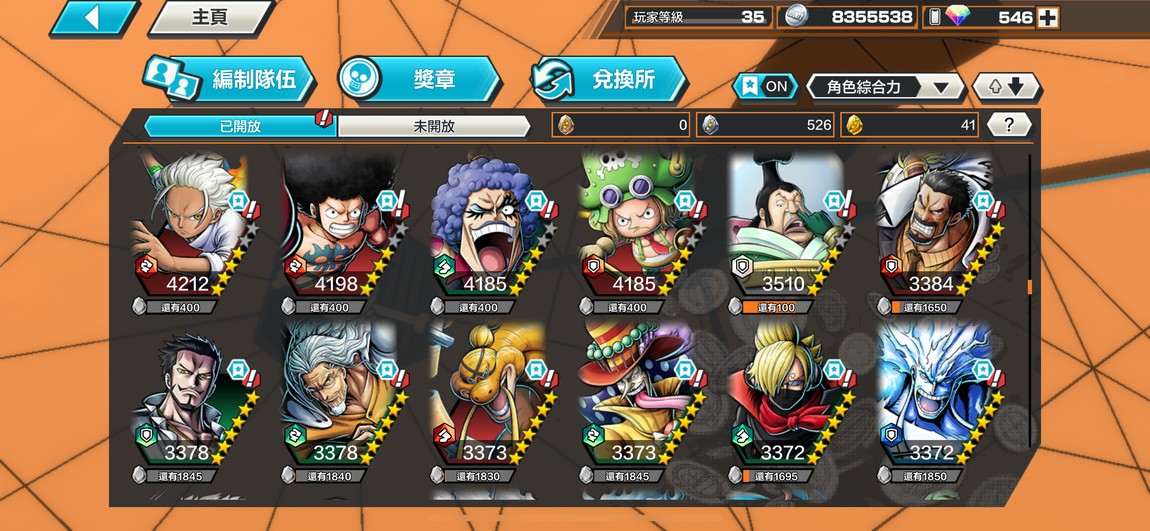
Task: Open the 角色綜合力 sort dropdown
Action: 885,87
